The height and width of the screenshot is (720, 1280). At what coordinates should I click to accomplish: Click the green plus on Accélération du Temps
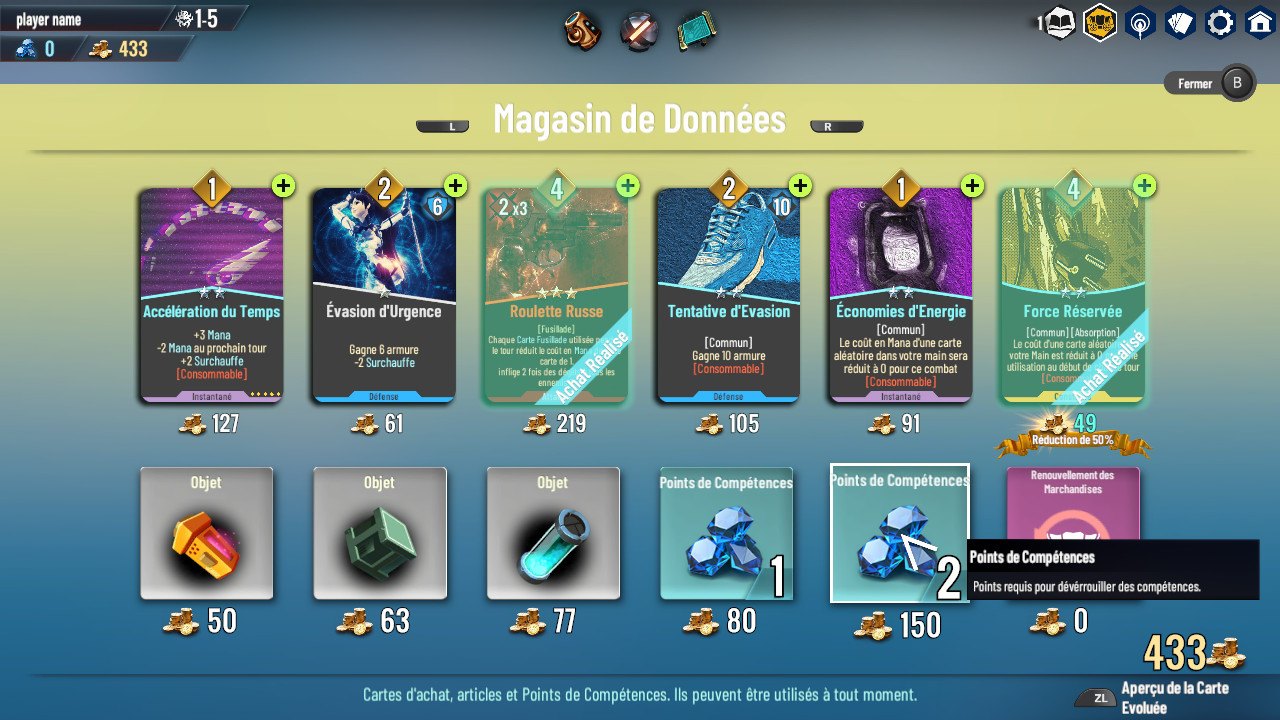tap(283, 186)
